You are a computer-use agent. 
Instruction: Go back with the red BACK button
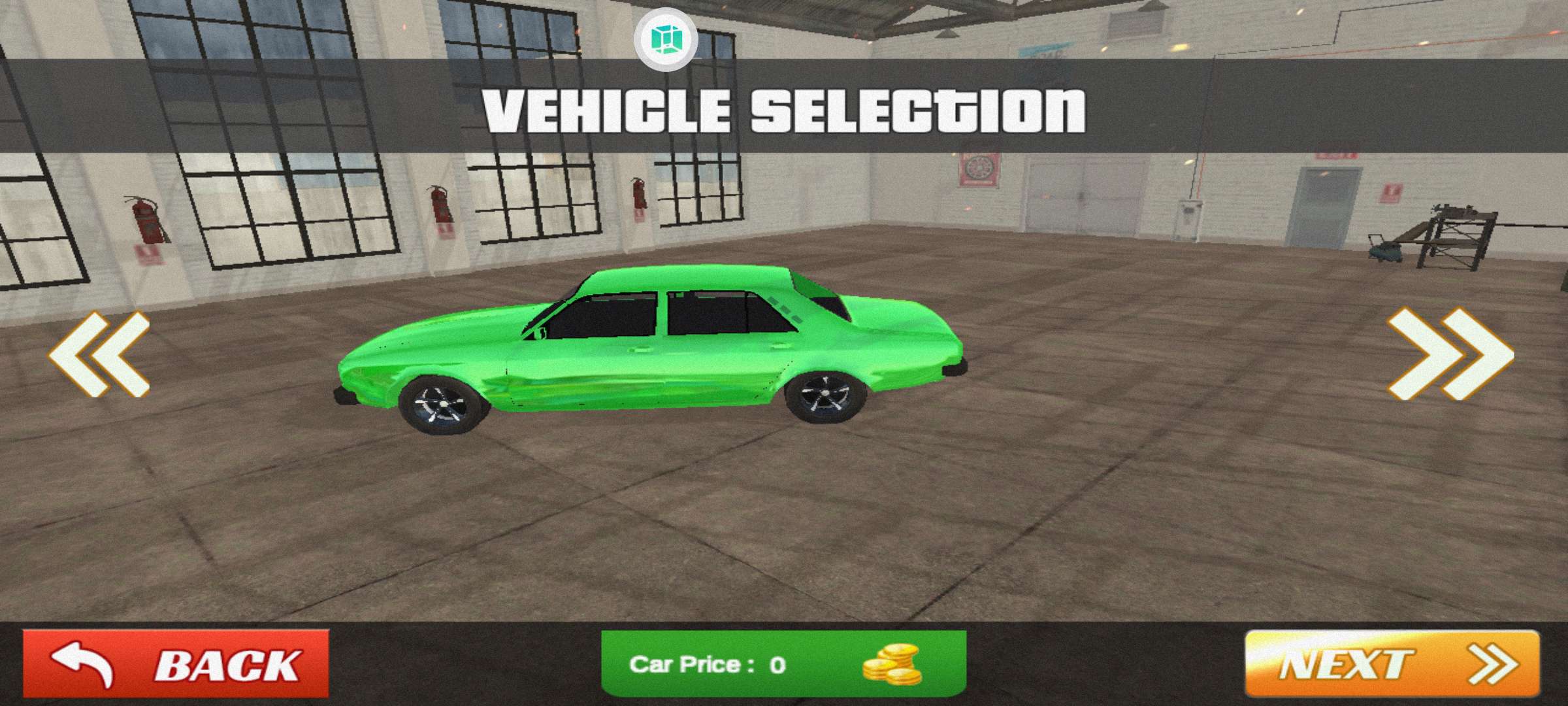coord(176,664)
